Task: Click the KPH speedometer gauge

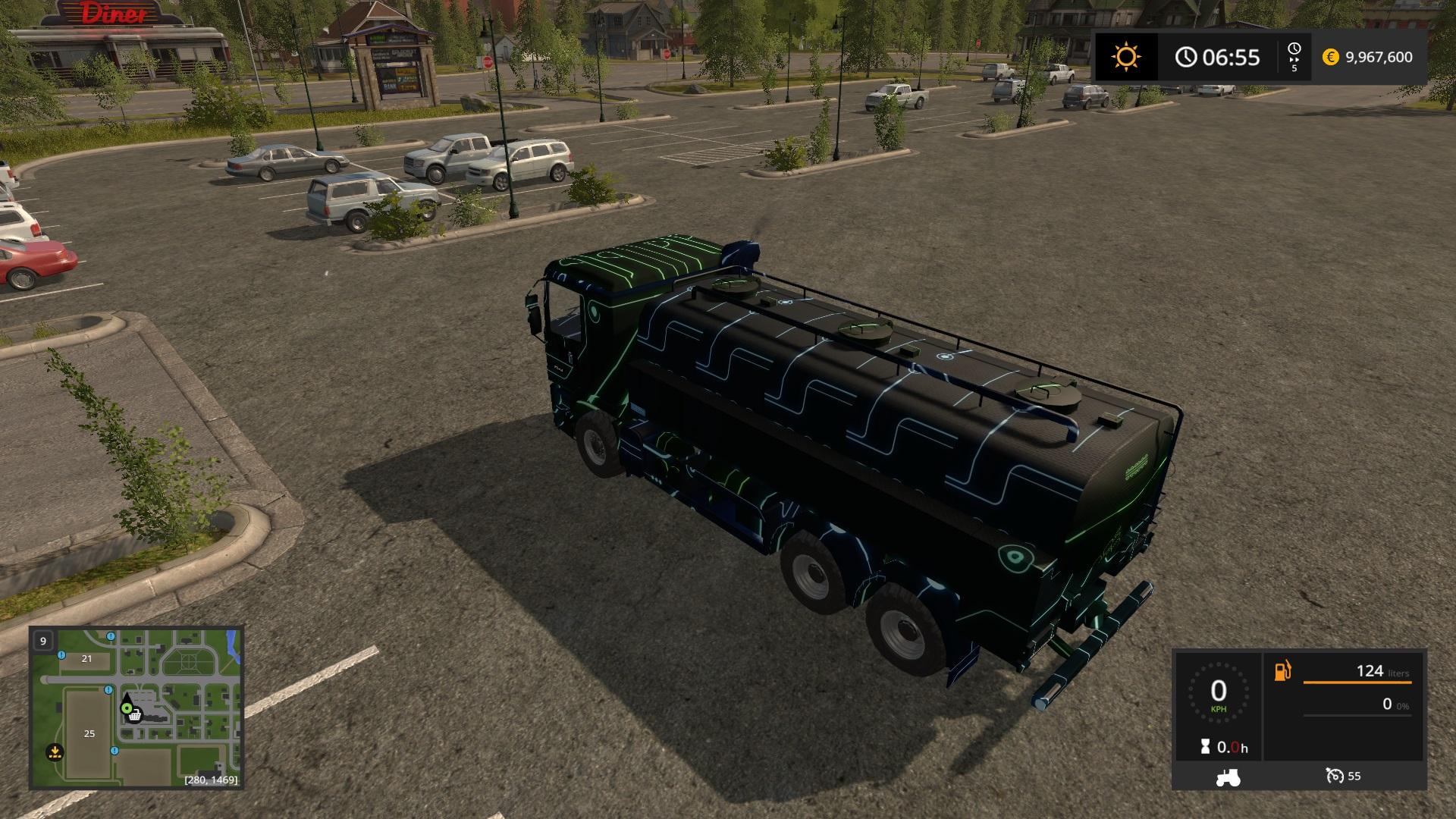Action: [x=1218, y=692]
